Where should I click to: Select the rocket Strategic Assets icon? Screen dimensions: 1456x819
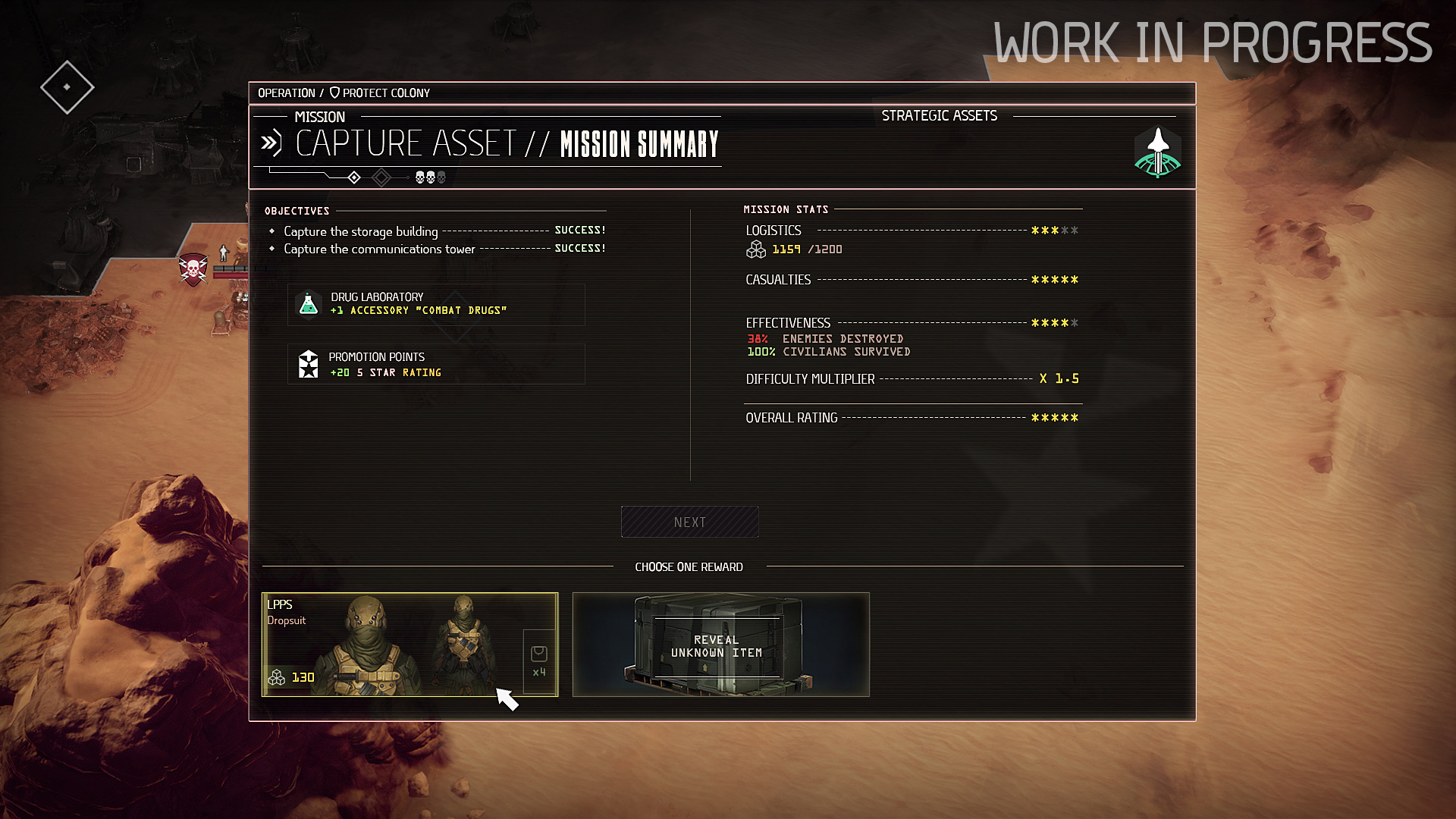pyautogui.click(x=1157, y=152)
